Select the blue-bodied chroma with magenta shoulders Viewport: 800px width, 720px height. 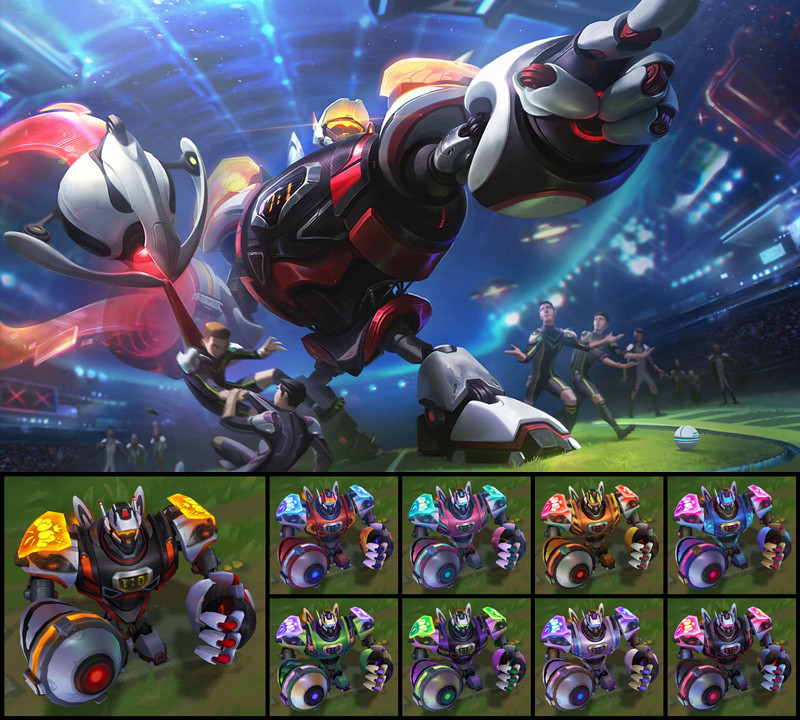(731, 536)
